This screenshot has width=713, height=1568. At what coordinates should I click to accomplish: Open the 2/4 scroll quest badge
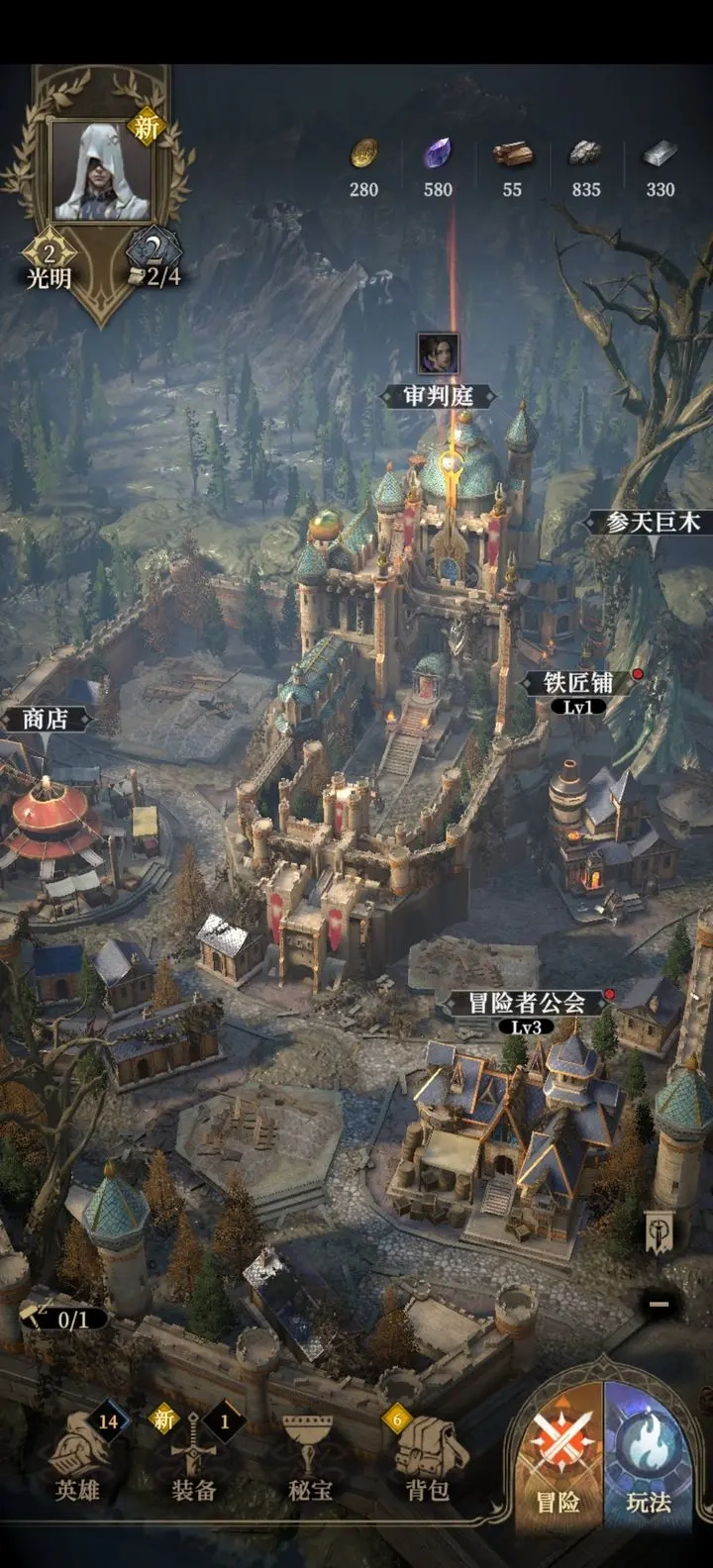pos(156,261)
